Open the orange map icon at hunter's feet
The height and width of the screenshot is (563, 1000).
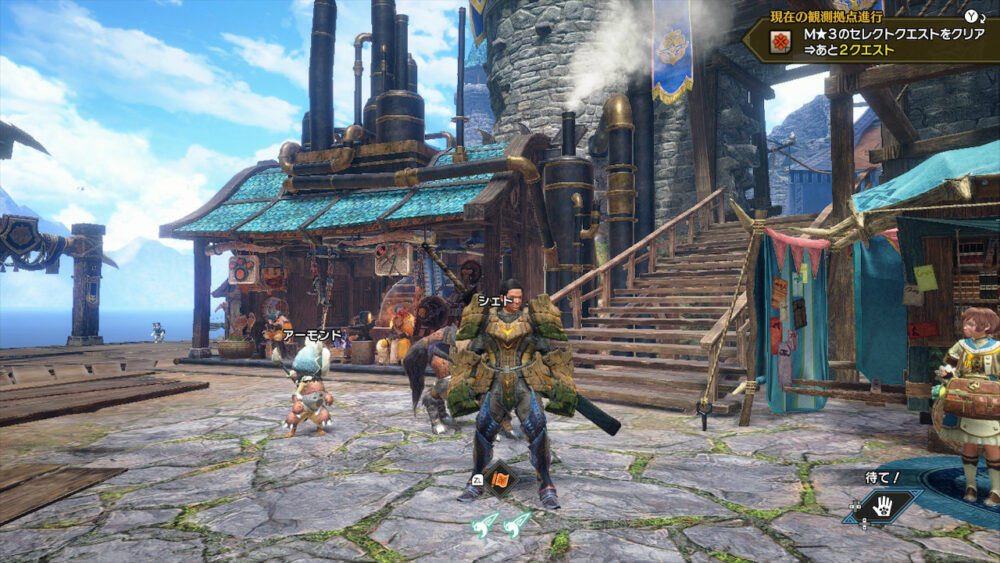499,477
